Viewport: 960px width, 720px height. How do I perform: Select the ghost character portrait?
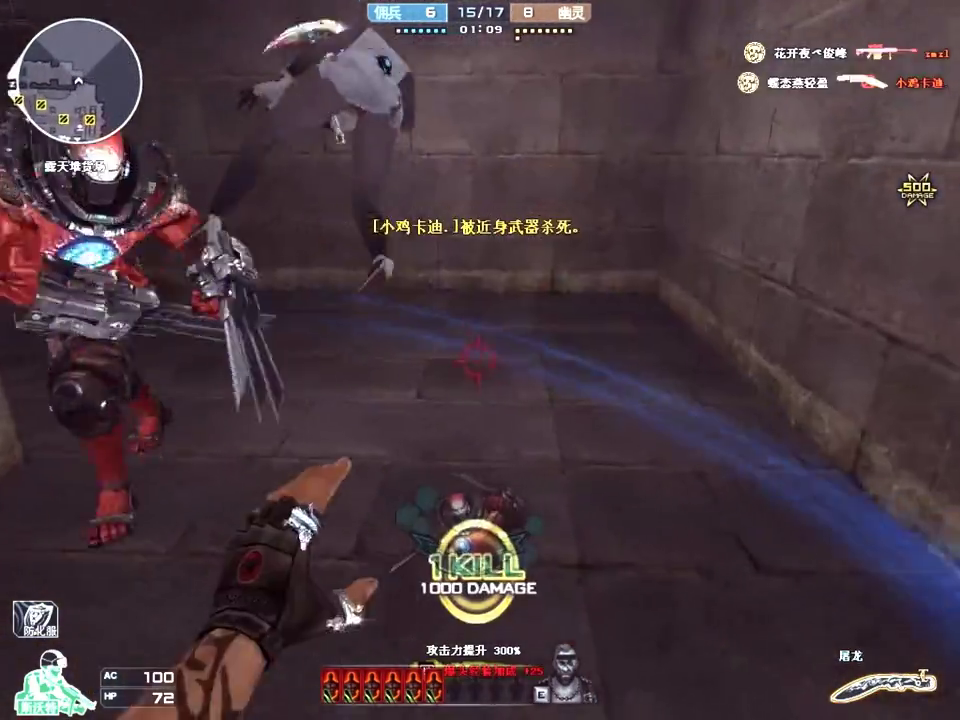570,673
